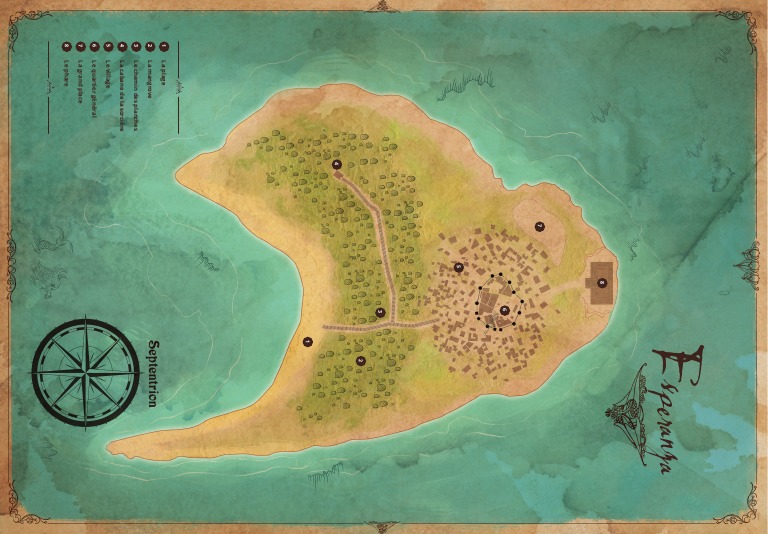
Task: Click island marker 3 on the plank path
Action: pos(380,313)
